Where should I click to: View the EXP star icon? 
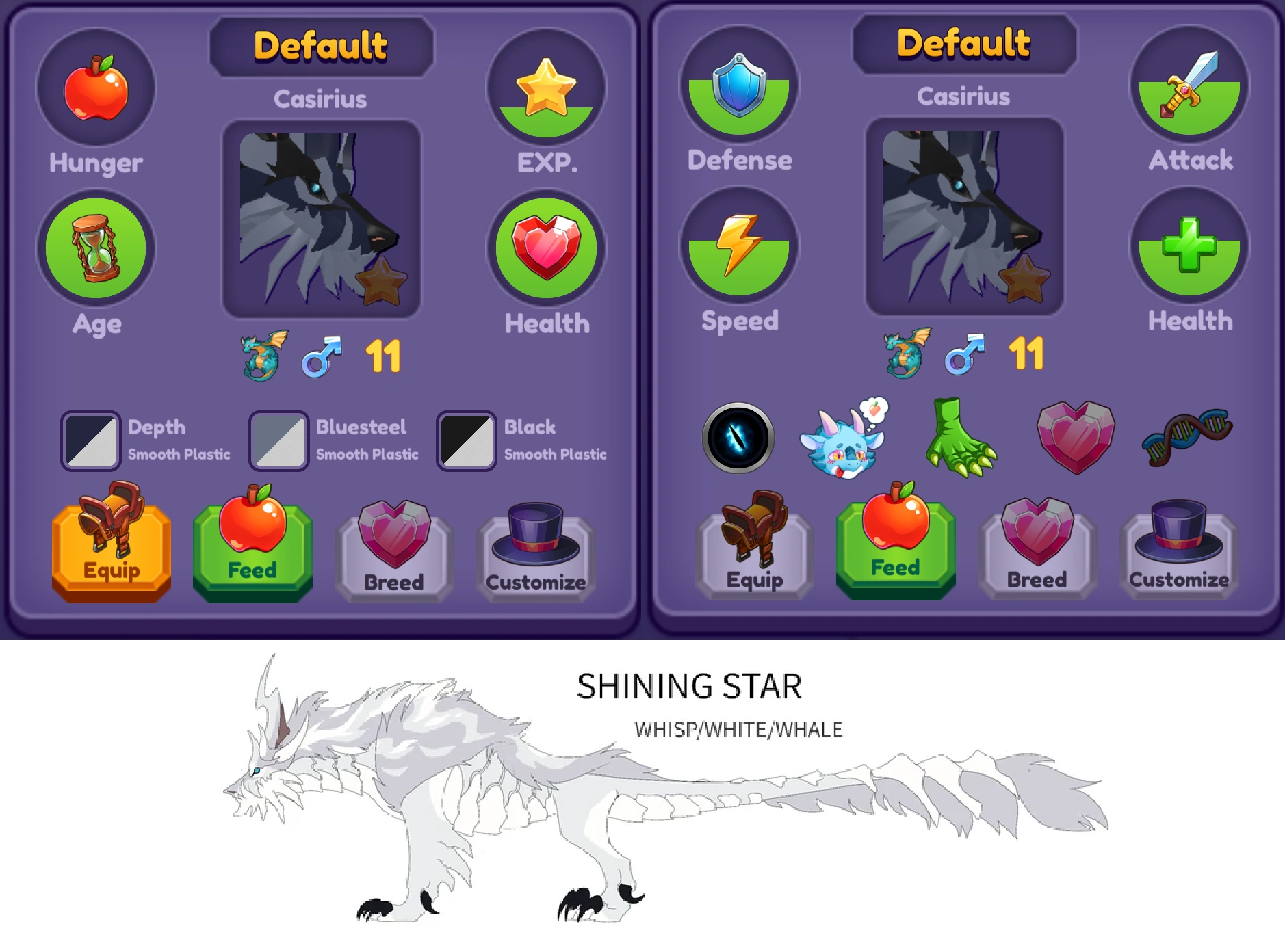pos(545,88)
